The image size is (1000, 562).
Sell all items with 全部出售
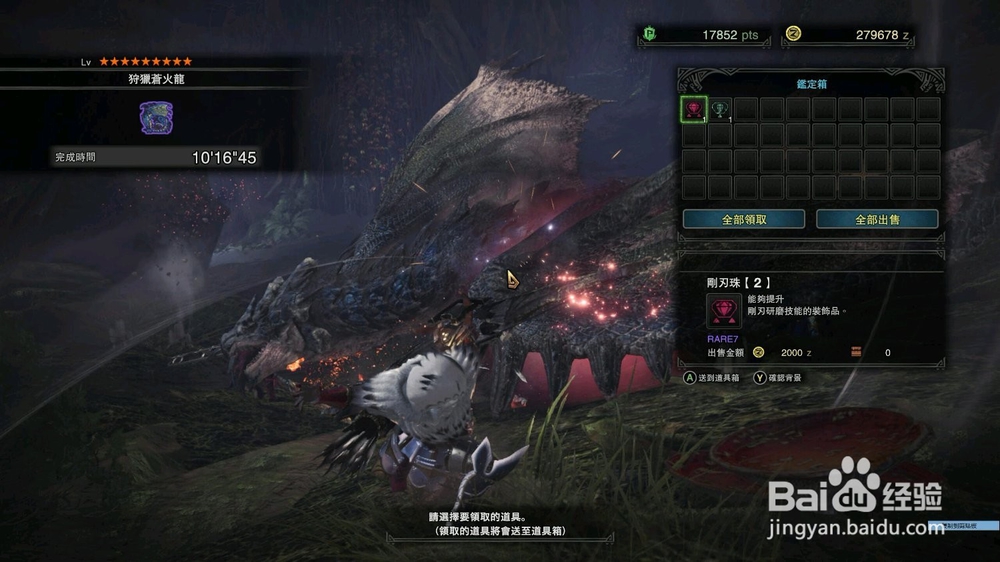pyautogui.click(x=877, y=219)
